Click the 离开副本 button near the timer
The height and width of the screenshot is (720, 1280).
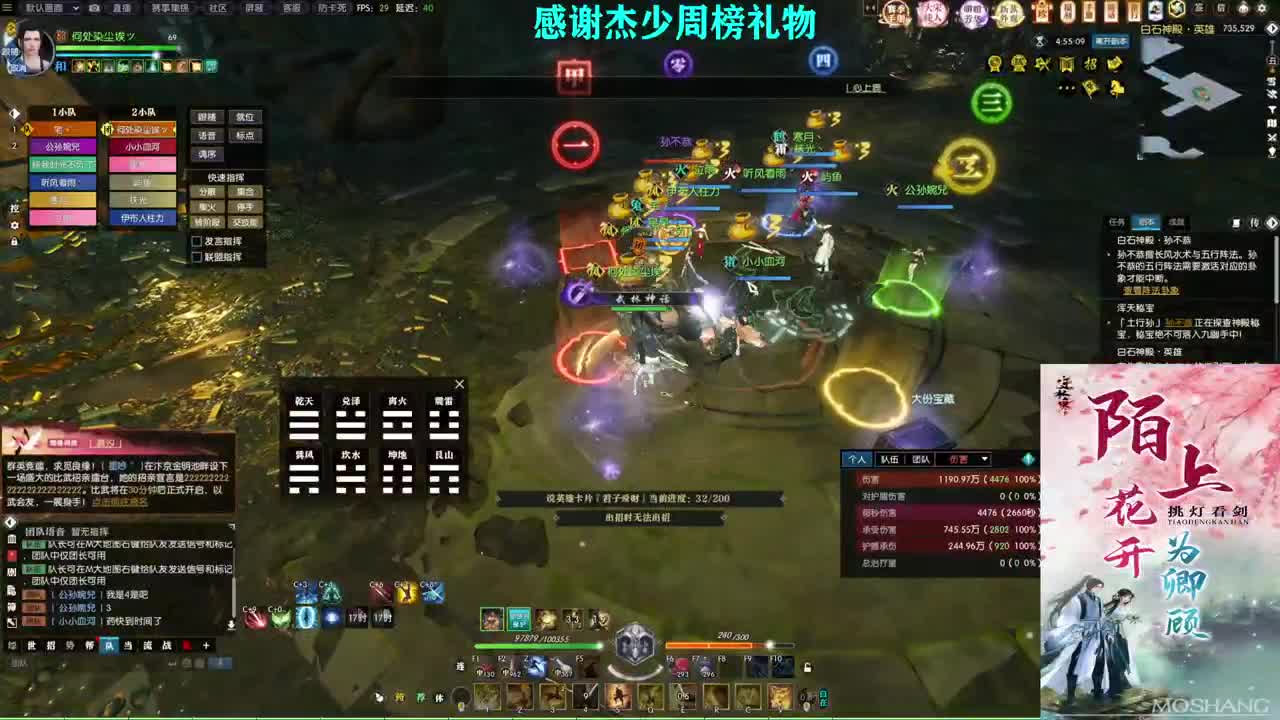click(1111, 42)
